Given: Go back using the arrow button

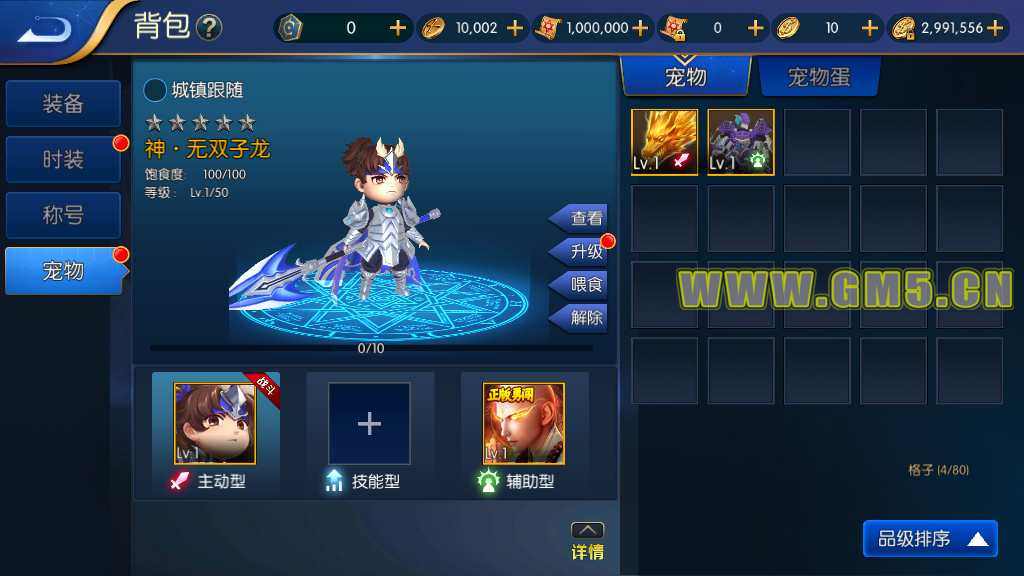Looking at the screenshot, I should (x=46, y=28).
